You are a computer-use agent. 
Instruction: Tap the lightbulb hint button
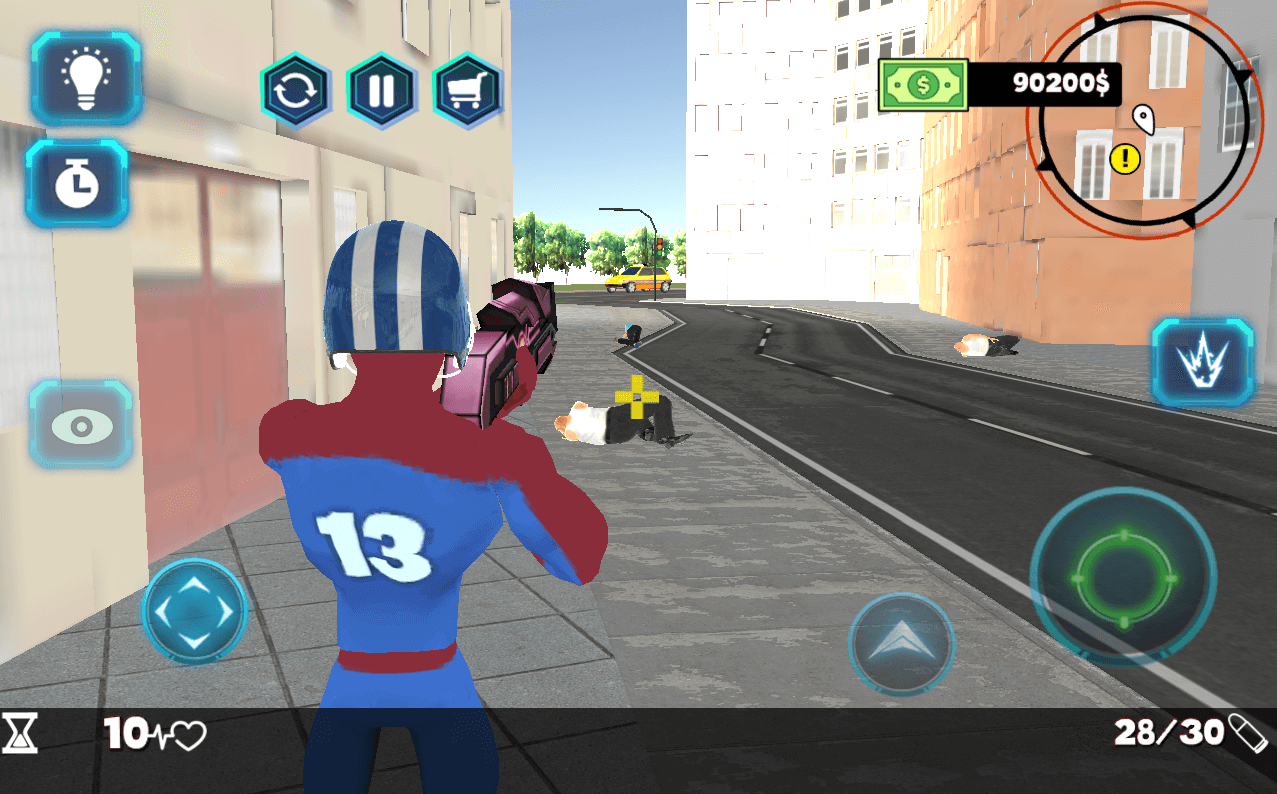pos(86,79)
